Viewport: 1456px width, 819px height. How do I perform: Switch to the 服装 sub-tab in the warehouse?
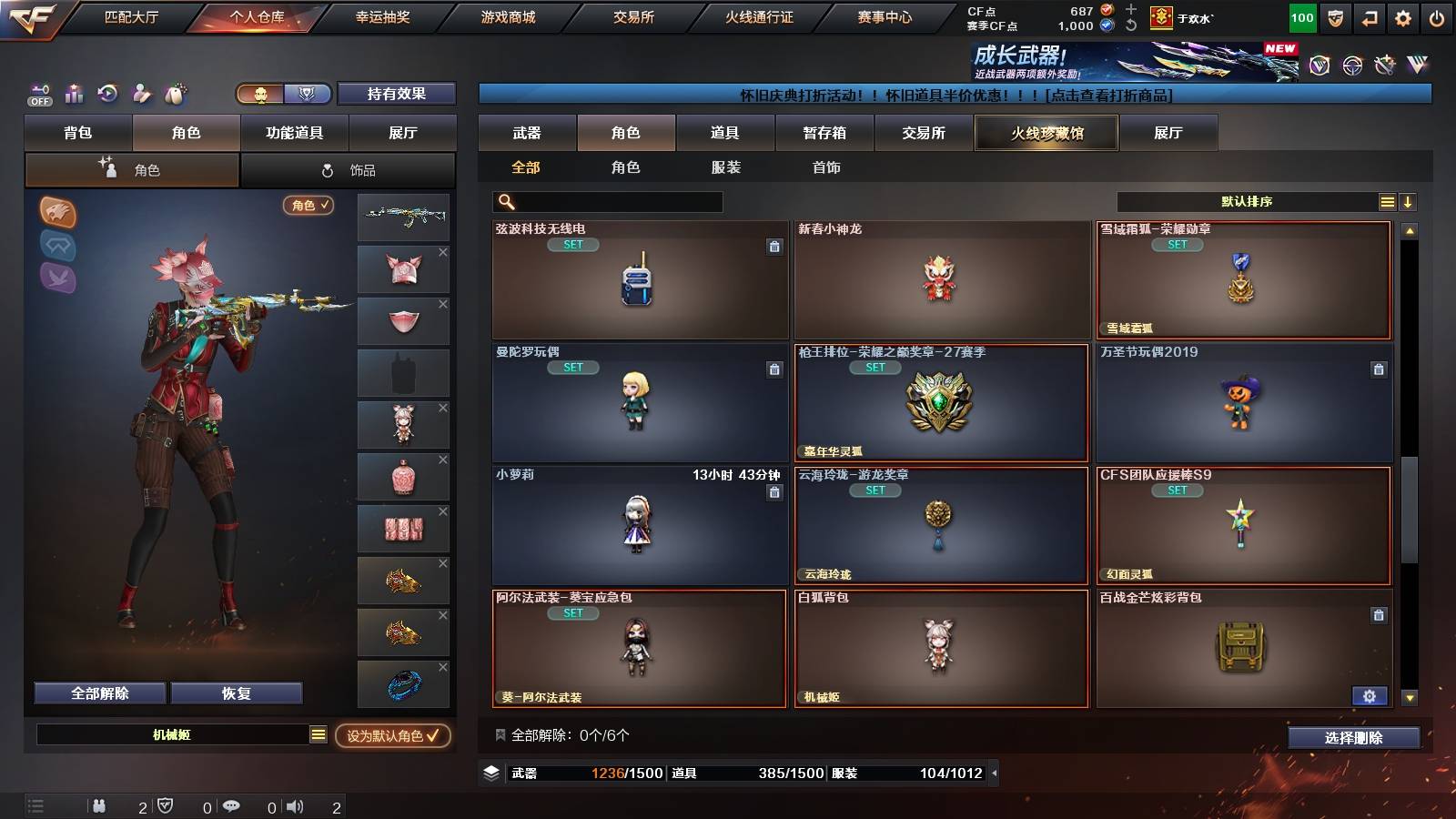[726, 167]
